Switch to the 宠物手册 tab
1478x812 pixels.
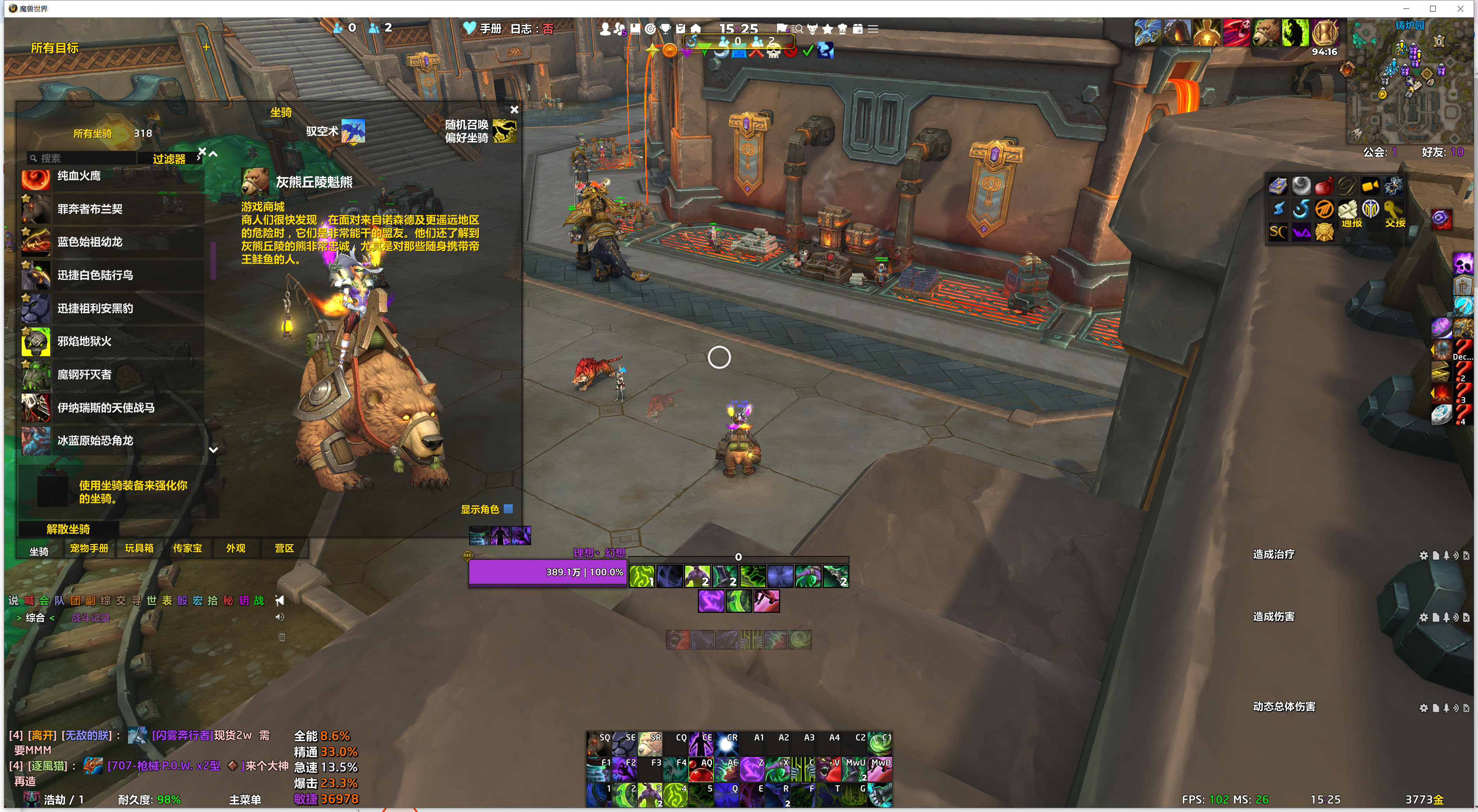(x=89, y=548)
